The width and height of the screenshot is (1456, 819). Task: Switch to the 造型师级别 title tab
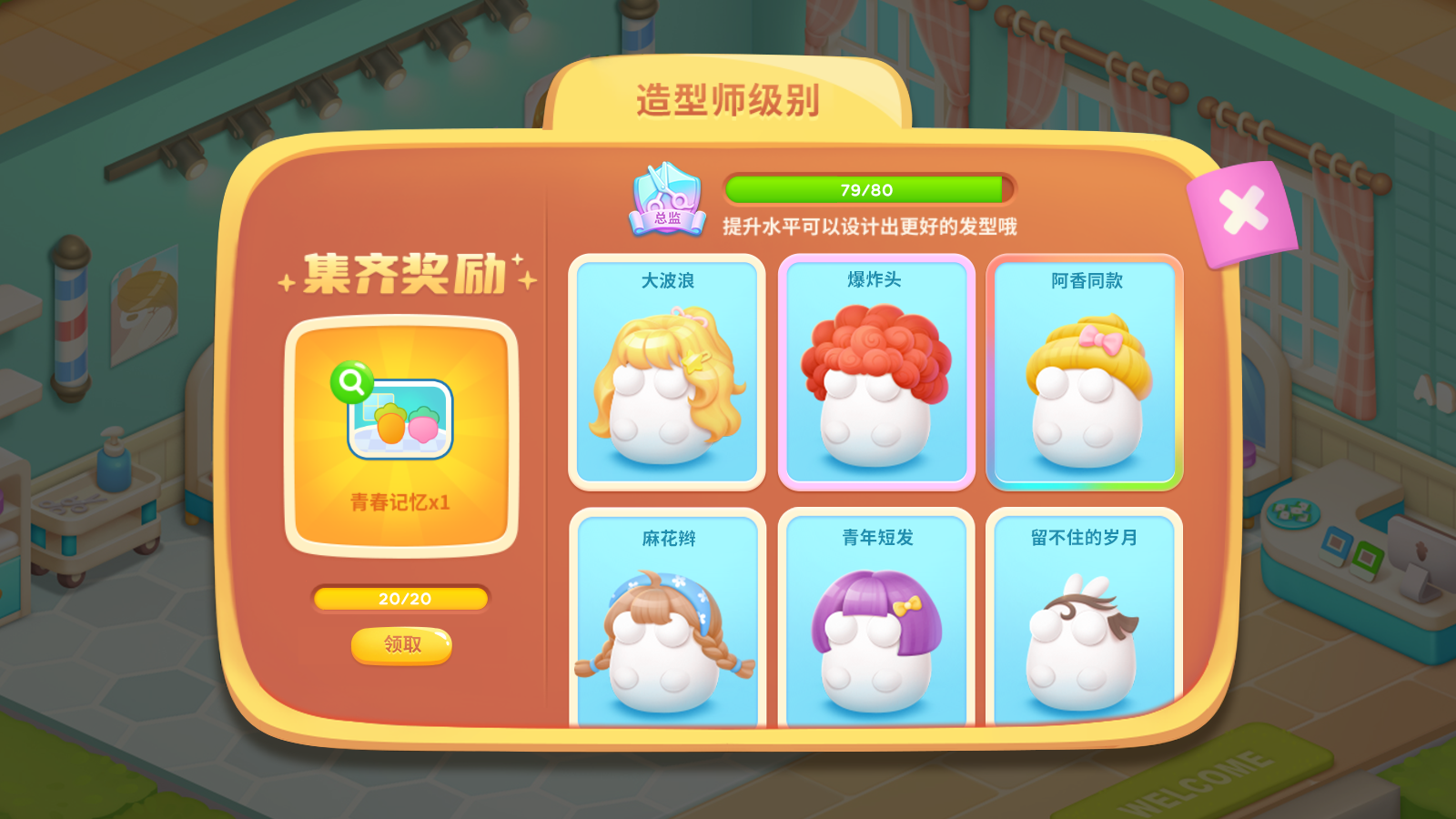pyautogui.click(x=728, y=100)
